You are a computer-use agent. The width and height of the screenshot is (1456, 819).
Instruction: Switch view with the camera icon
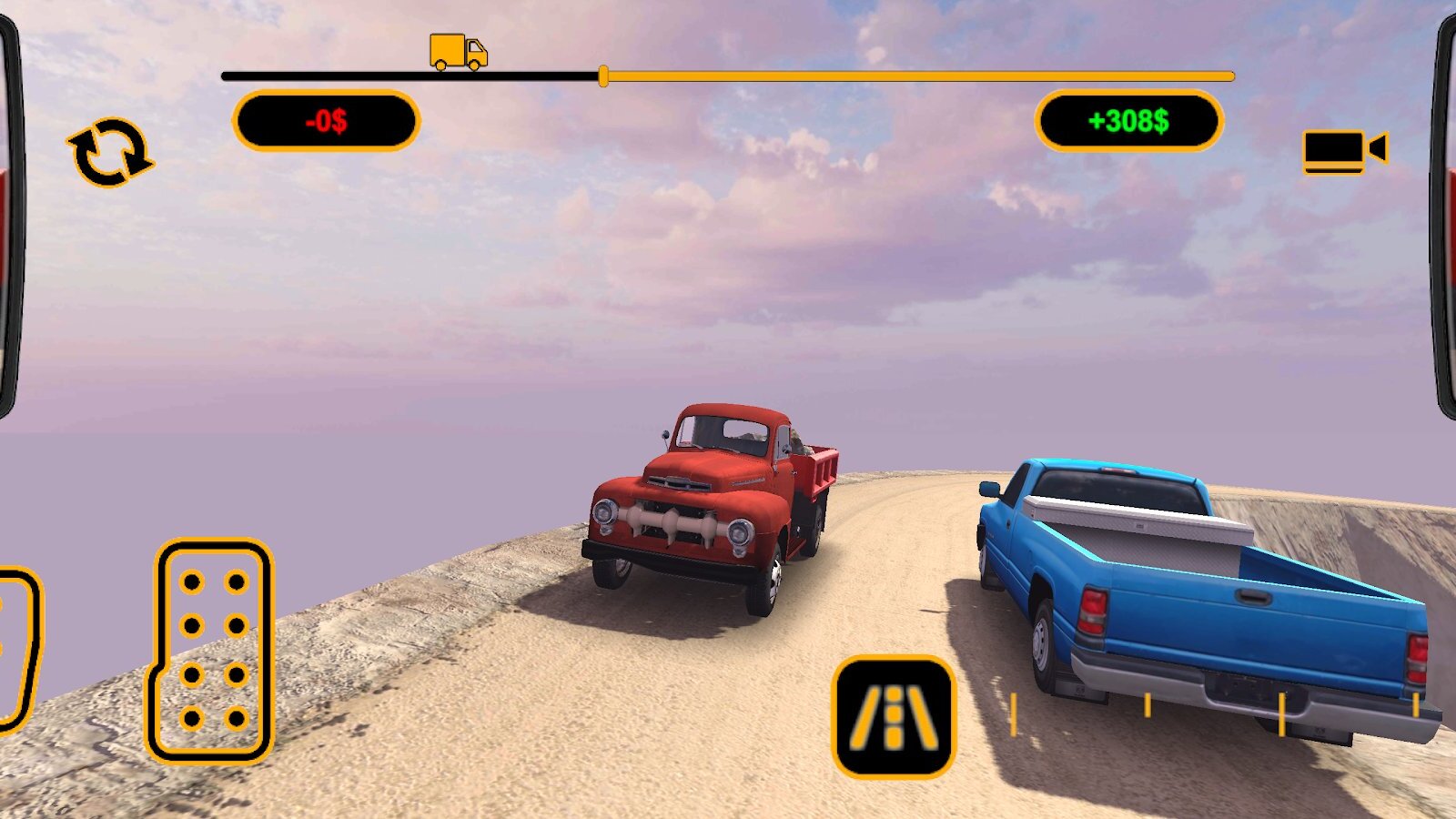click(1343, 150)
